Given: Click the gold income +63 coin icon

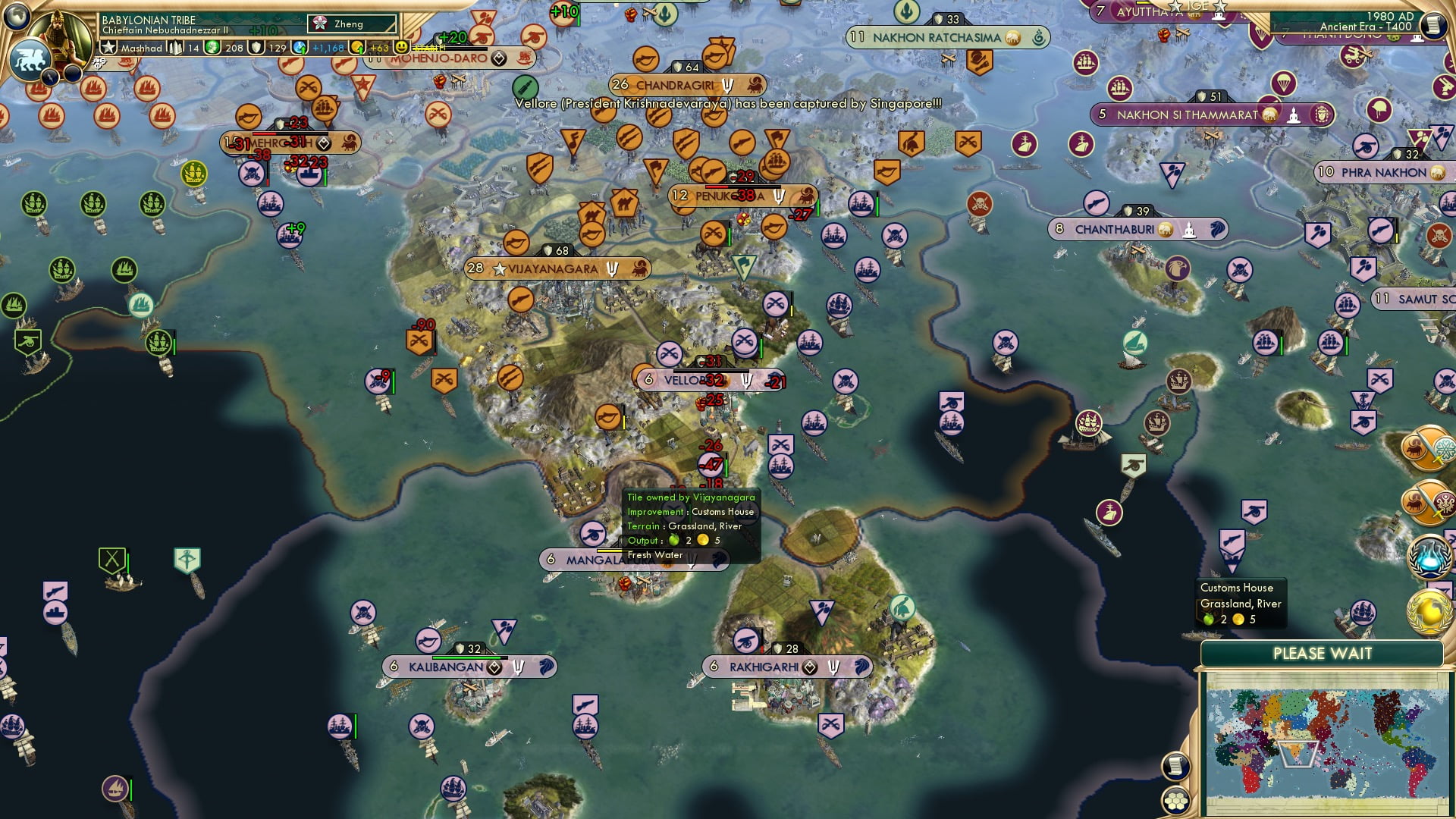Looking at the screenshot, I should (x=358, y=47).
